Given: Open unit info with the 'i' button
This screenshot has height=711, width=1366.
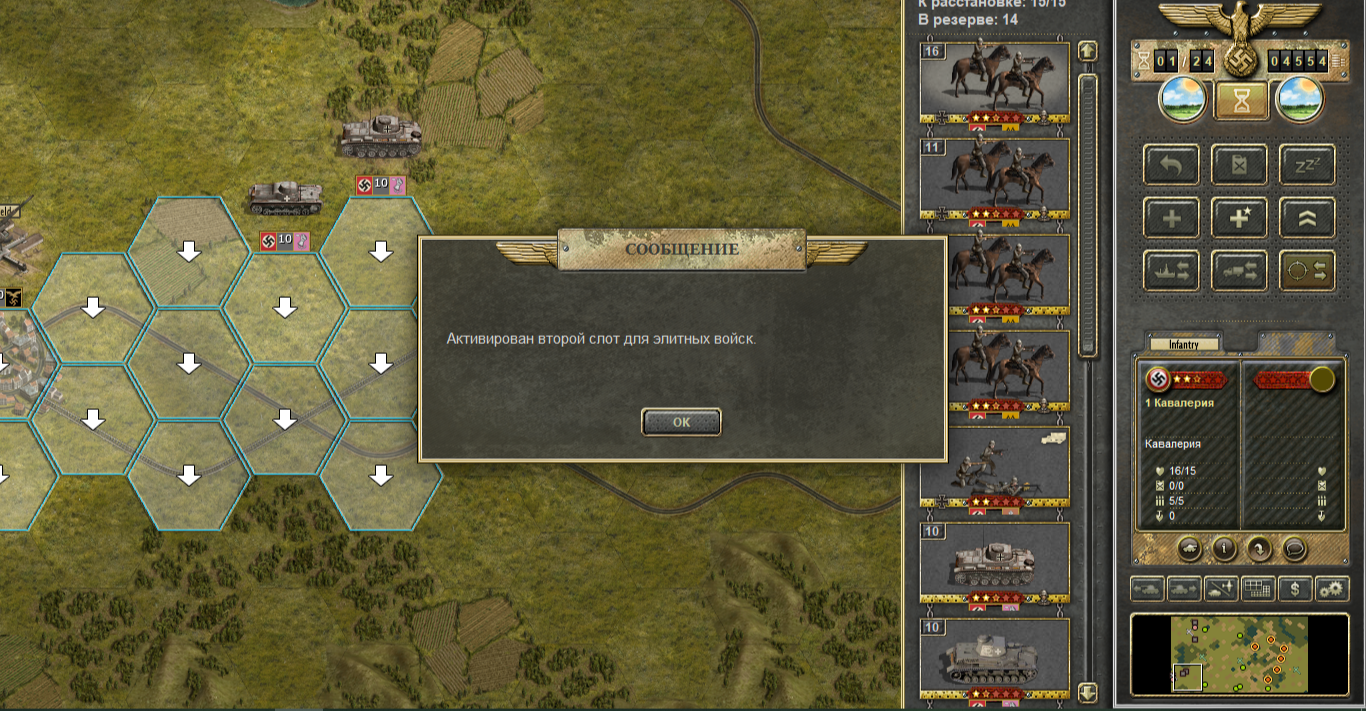Looking at the screenshot, I should click(1224, 548).
